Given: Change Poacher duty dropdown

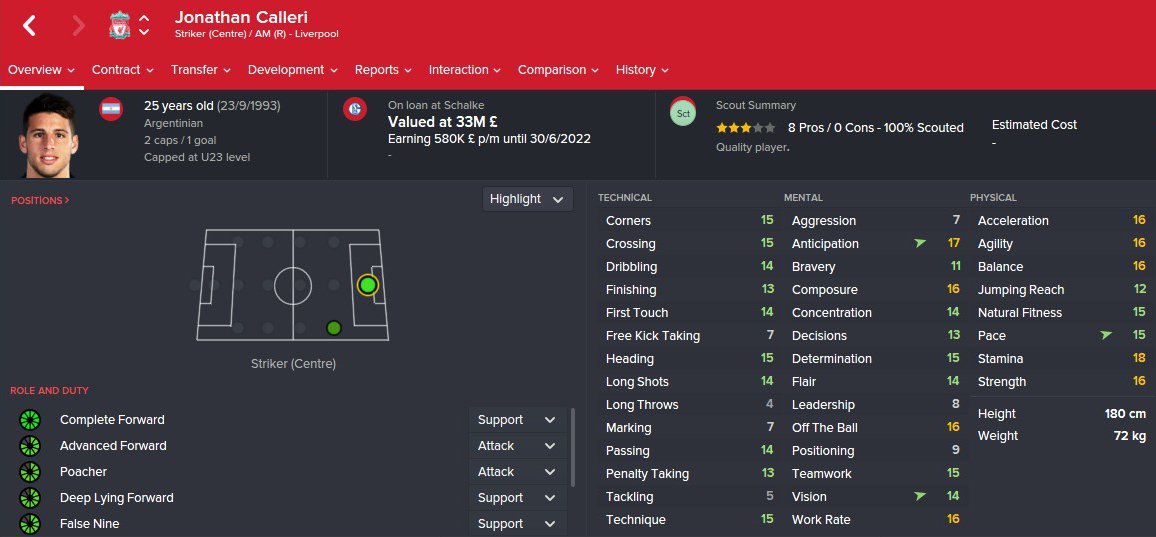Looking at the screenshot, I should click(516, 472).
